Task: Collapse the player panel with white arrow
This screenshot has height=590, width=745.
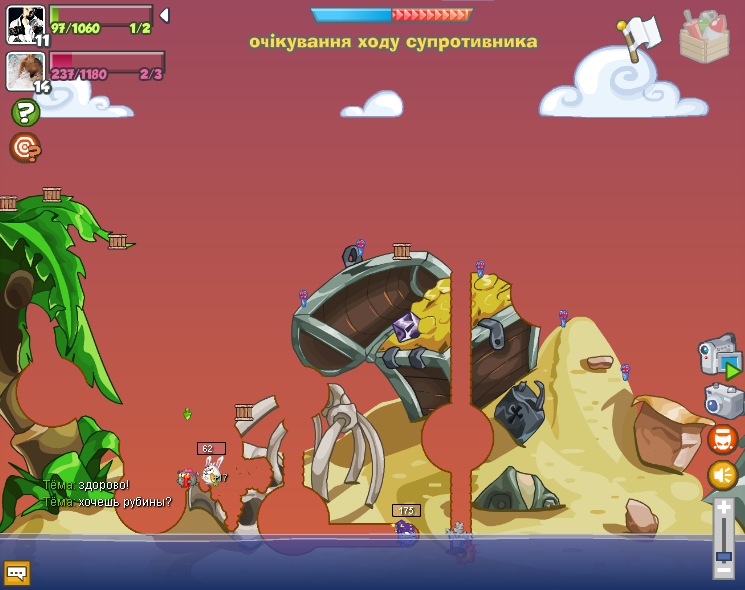Action: tap(164, 15)
